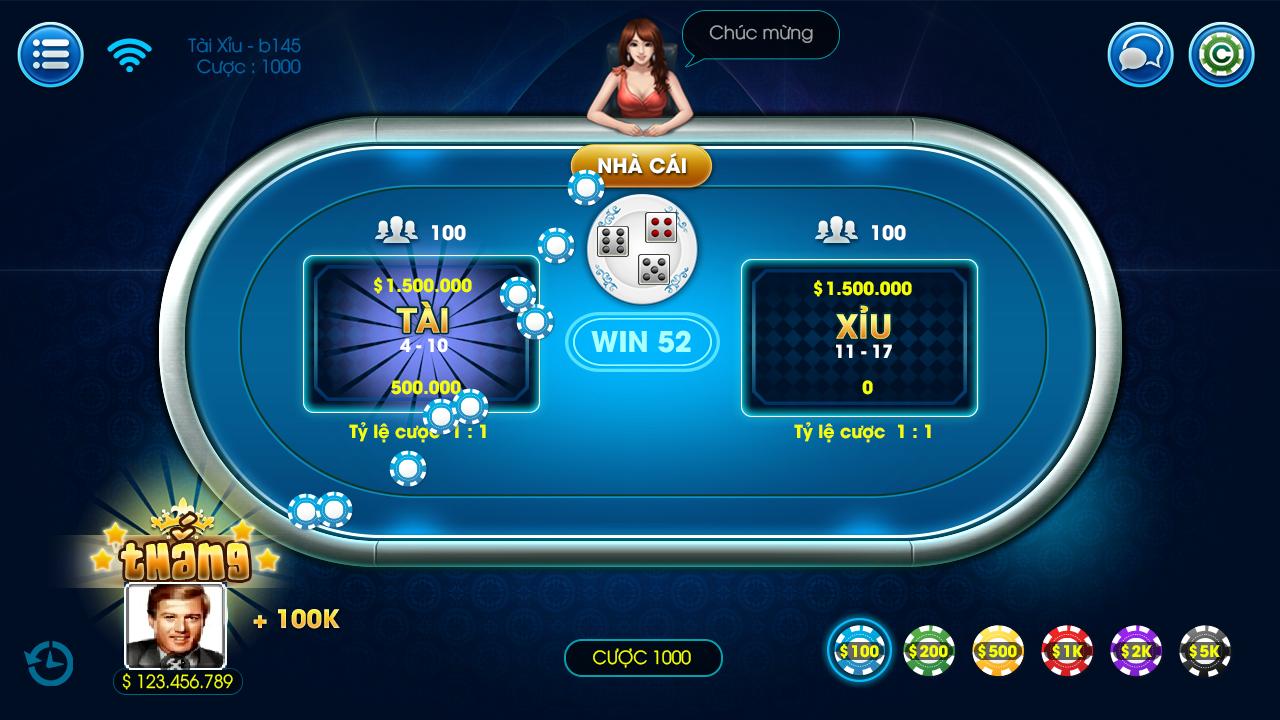Place a bet on the TÀI 4-10 panel
Image resolution: width=1280 pixels, height=720 pixels.
coord(422,337)
